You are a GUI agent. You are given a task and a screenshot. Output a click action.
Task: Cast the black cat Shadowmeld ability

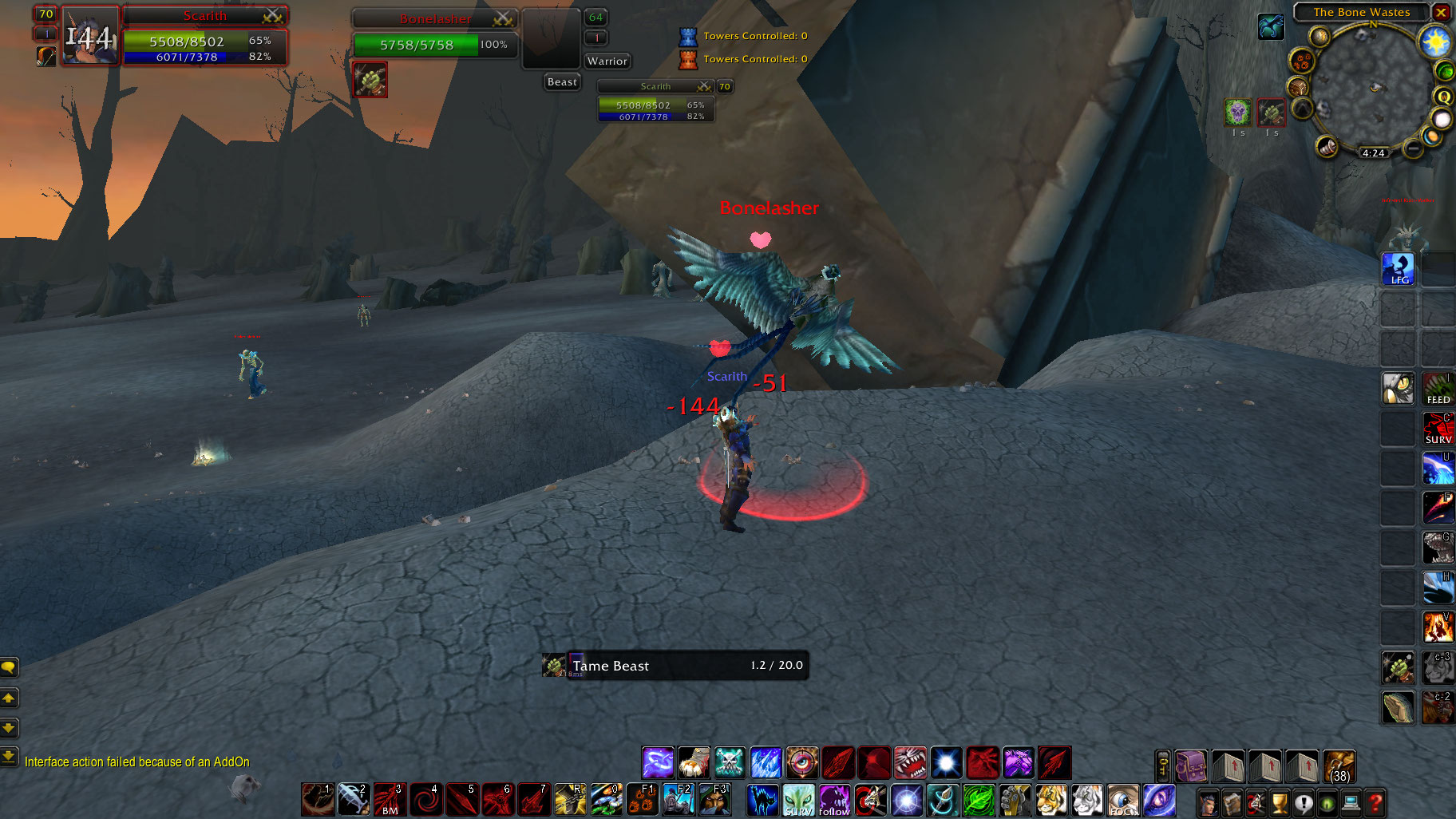point(763,801)
